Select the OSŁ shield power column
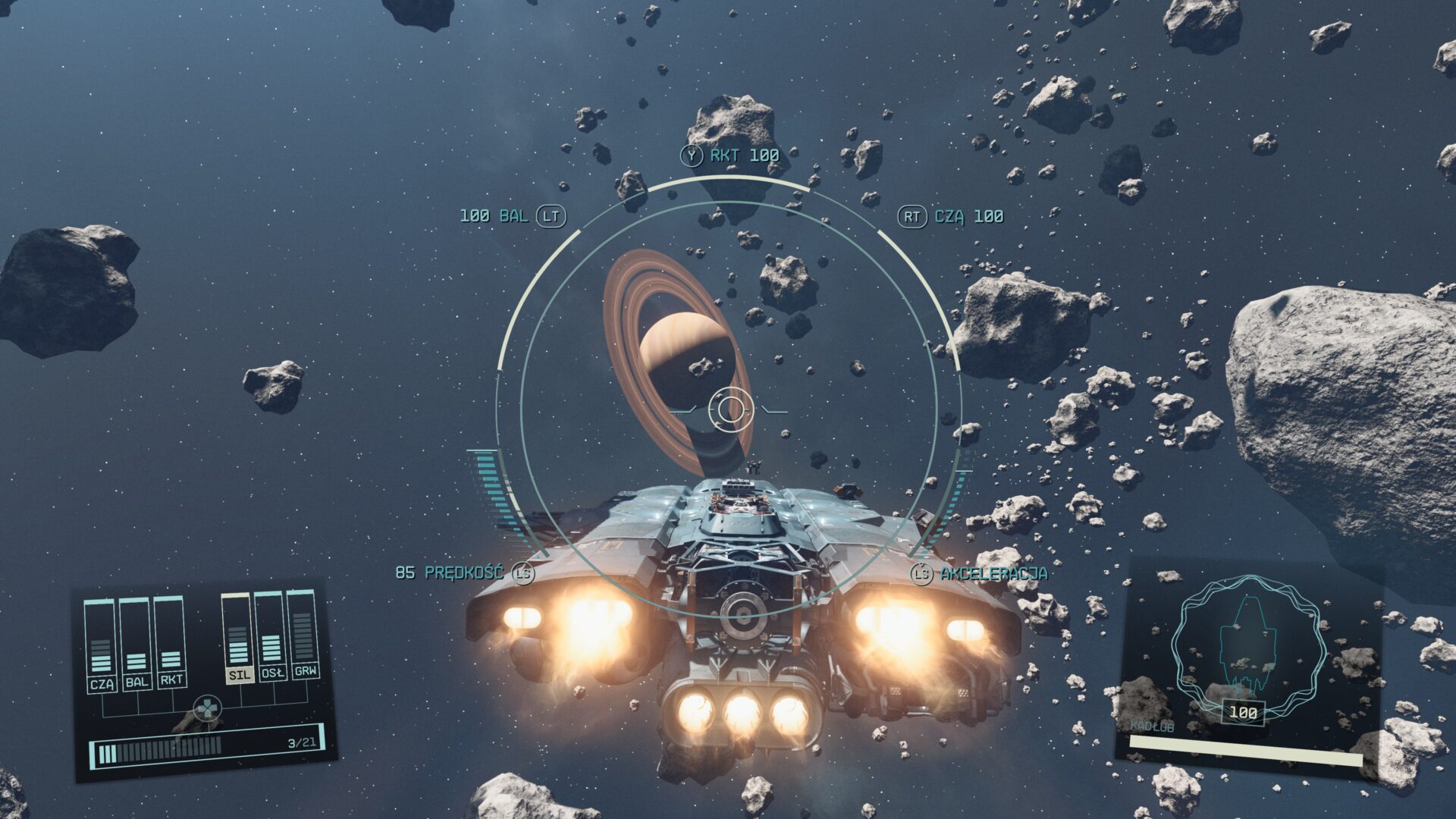 [271, 637]
